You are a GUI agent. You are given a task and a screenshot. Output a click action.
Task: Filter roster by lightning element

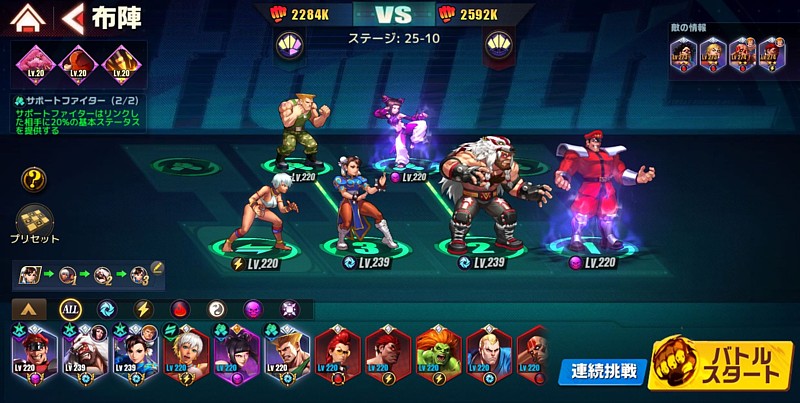(x=143, y=309)
